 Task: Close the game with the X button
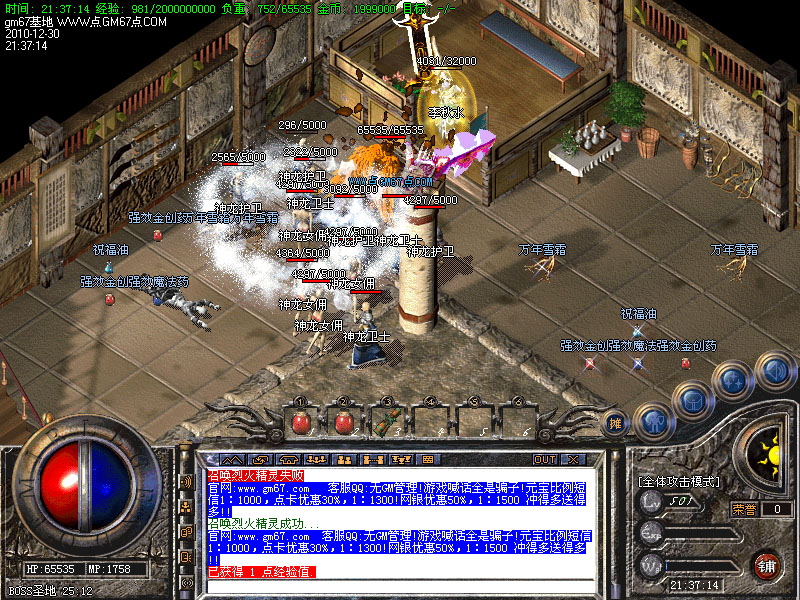573,459
